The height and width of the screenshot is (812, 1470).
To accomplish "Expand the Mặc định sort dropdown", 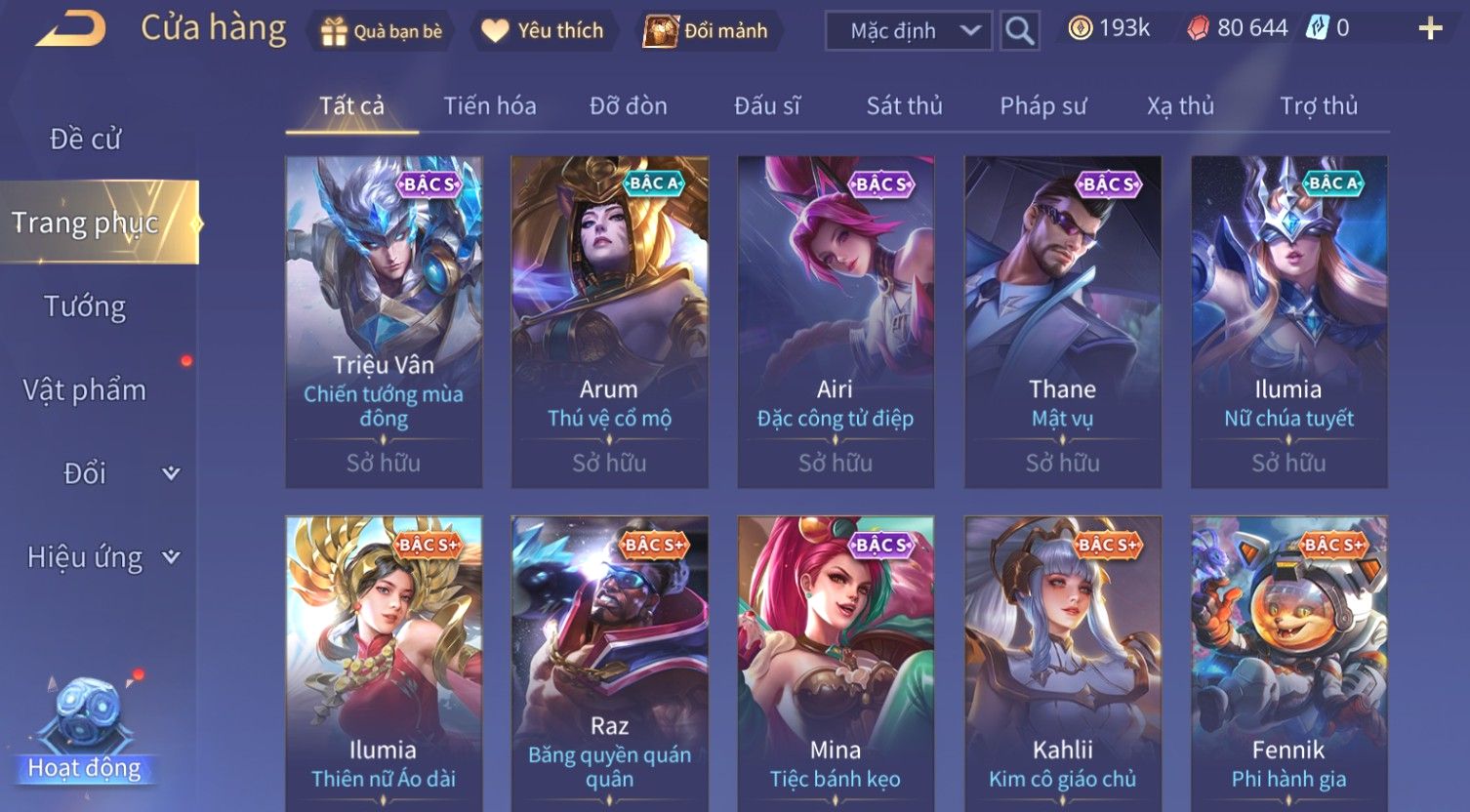I will click(908, 31).
